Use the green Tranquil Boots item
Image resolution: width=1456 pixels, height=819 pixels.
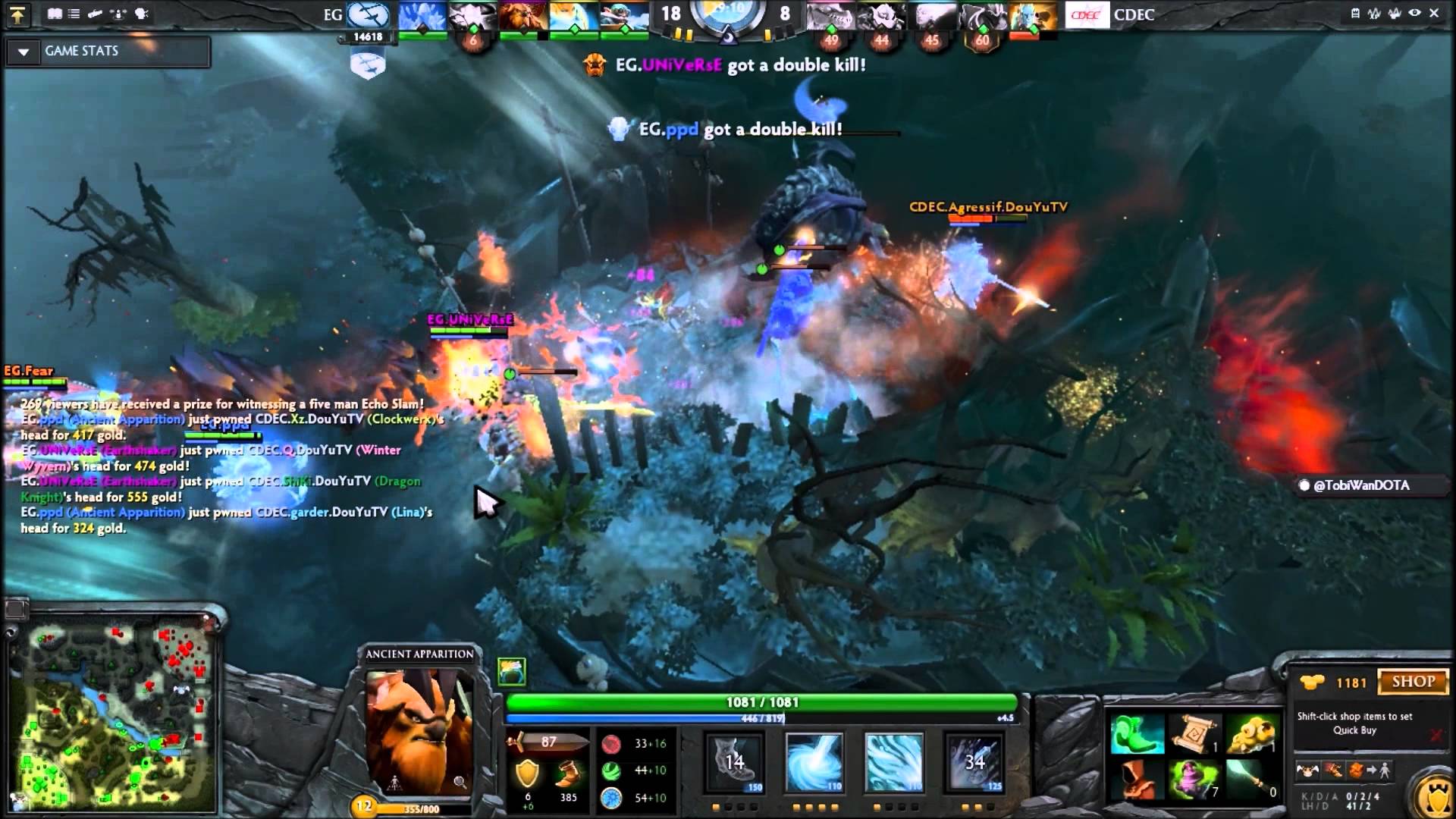point(1137,734)
